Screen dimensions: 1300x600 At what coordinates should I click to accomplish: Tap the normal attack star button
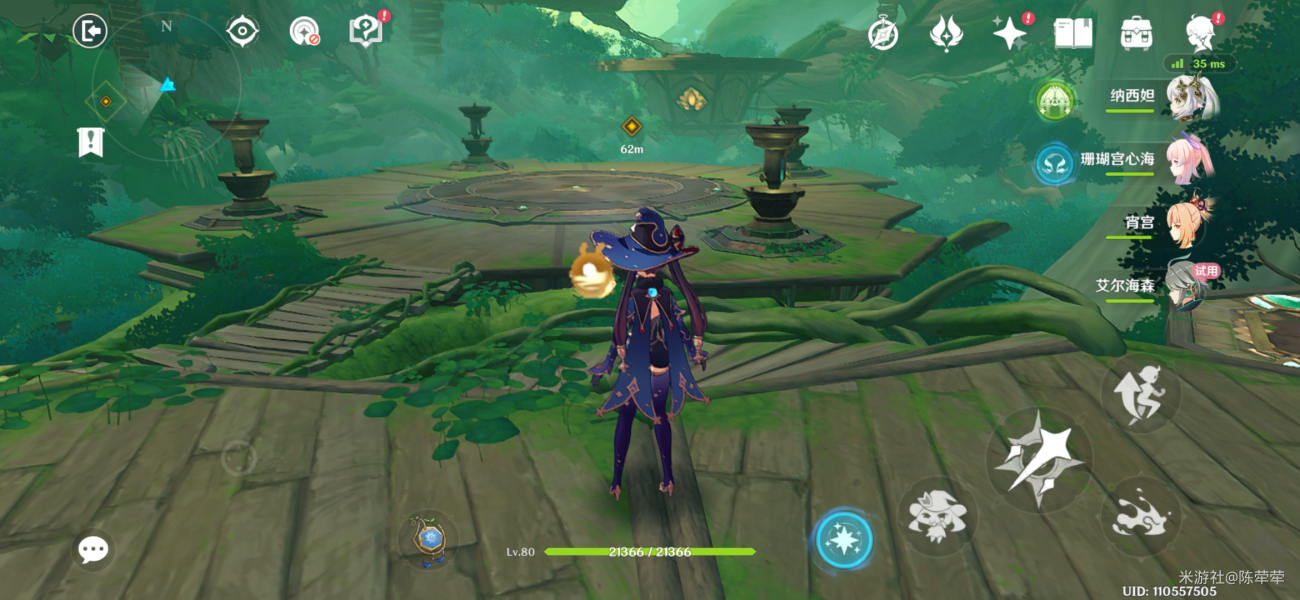(1038, 460)
